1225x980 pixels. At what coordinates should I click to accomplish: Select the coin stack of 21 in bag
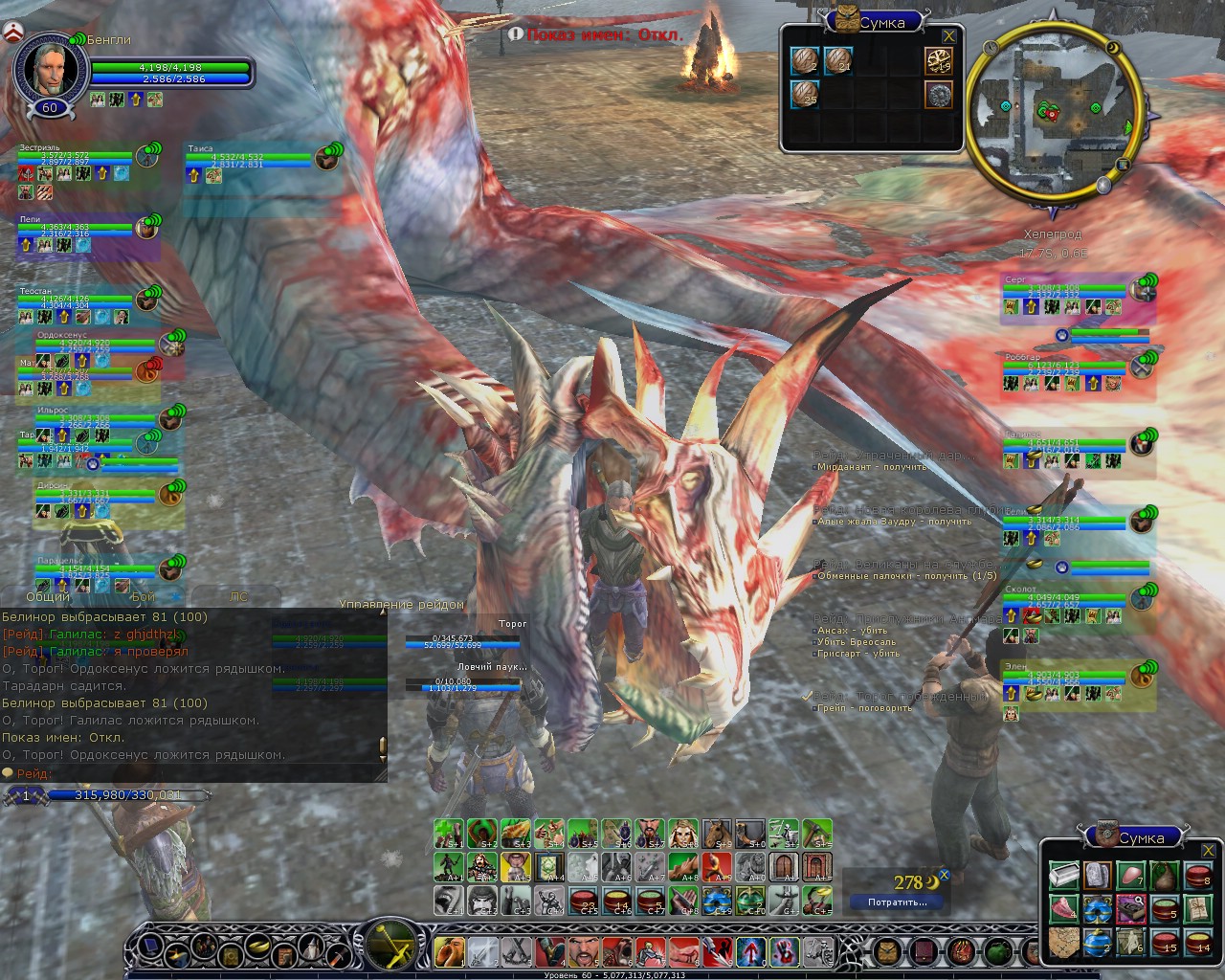point(838,60)
